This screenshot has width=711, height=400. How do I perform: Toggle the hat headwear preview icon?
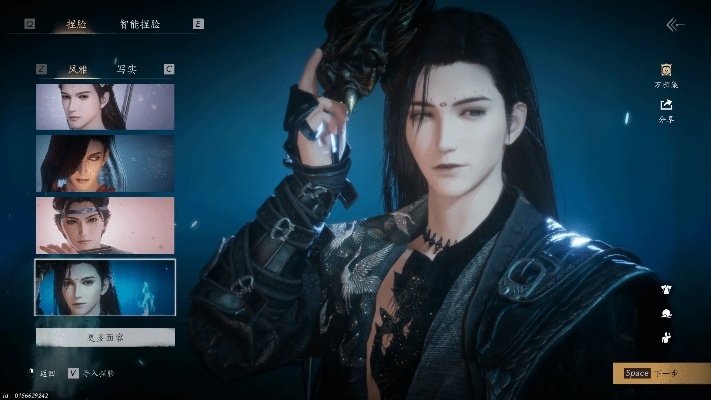[x=666, y=314]
